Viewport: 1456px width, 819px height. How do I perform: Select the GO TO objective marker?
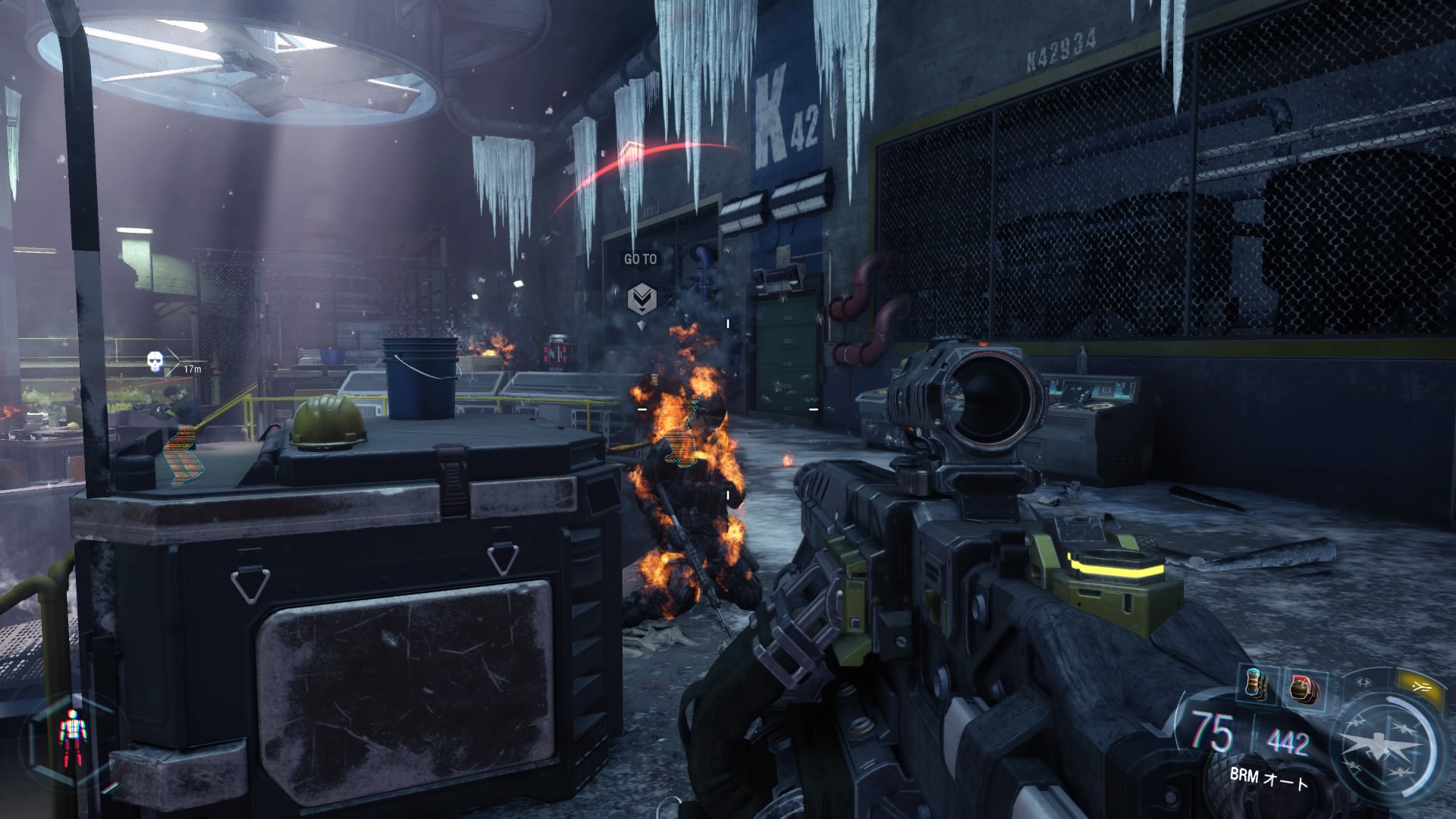[x=642, y=298]
